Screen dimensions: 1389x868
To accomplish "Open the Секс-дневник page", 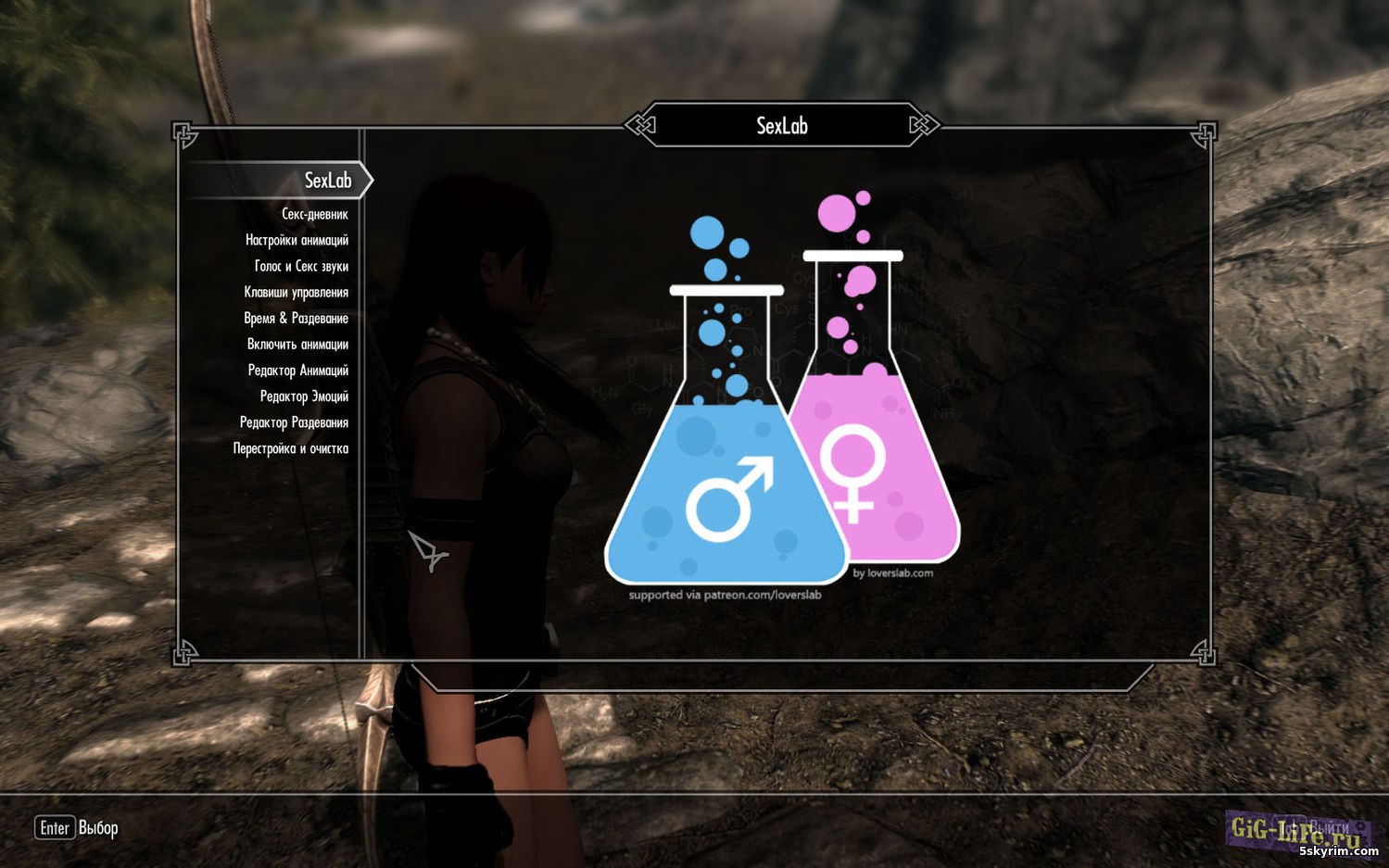I will click(315, 215).
